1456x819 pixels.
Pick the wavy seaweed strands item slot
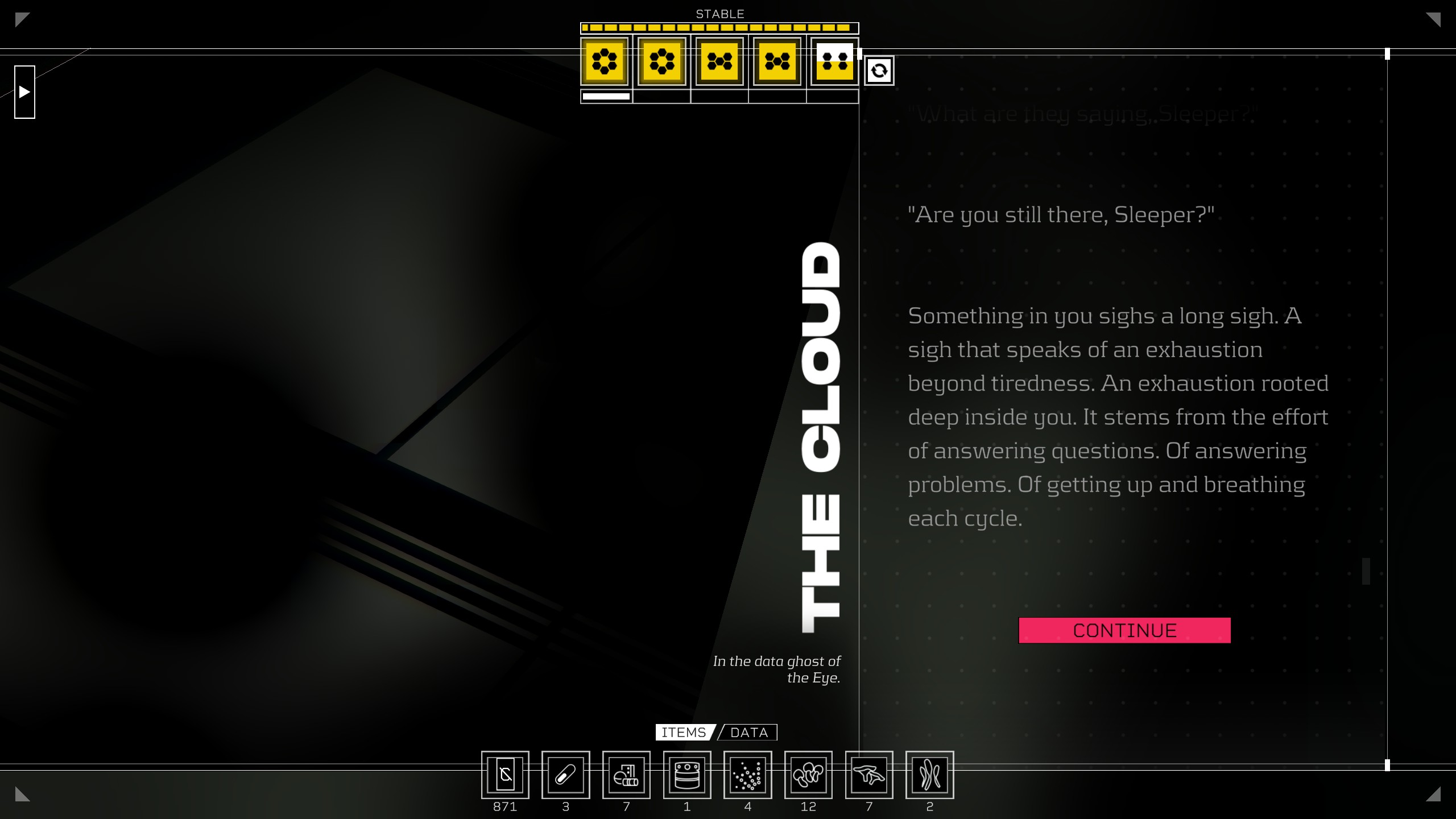click(x=929, y=775)
